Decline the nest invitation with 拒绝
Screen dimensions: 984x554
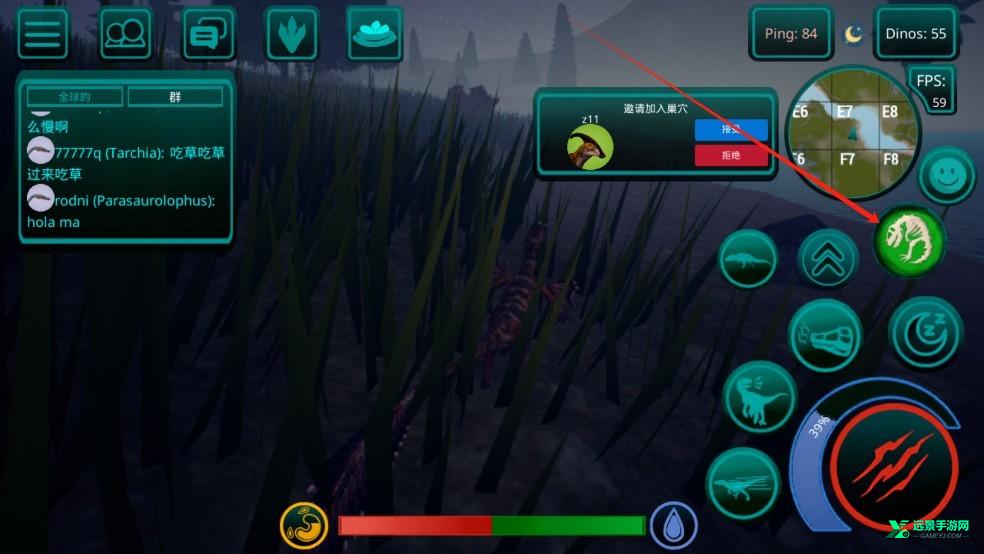731,155
